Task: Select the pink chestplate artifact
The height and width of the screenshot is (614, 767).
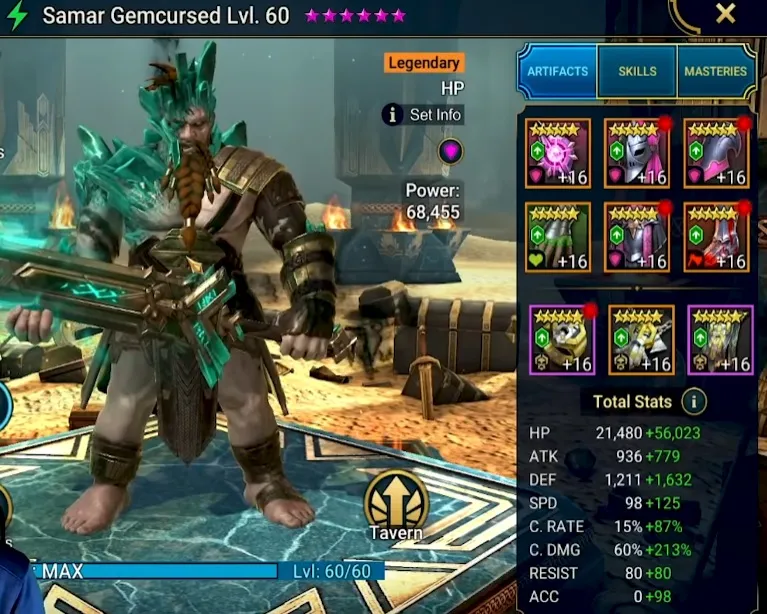Action: [x=637, y=237]
